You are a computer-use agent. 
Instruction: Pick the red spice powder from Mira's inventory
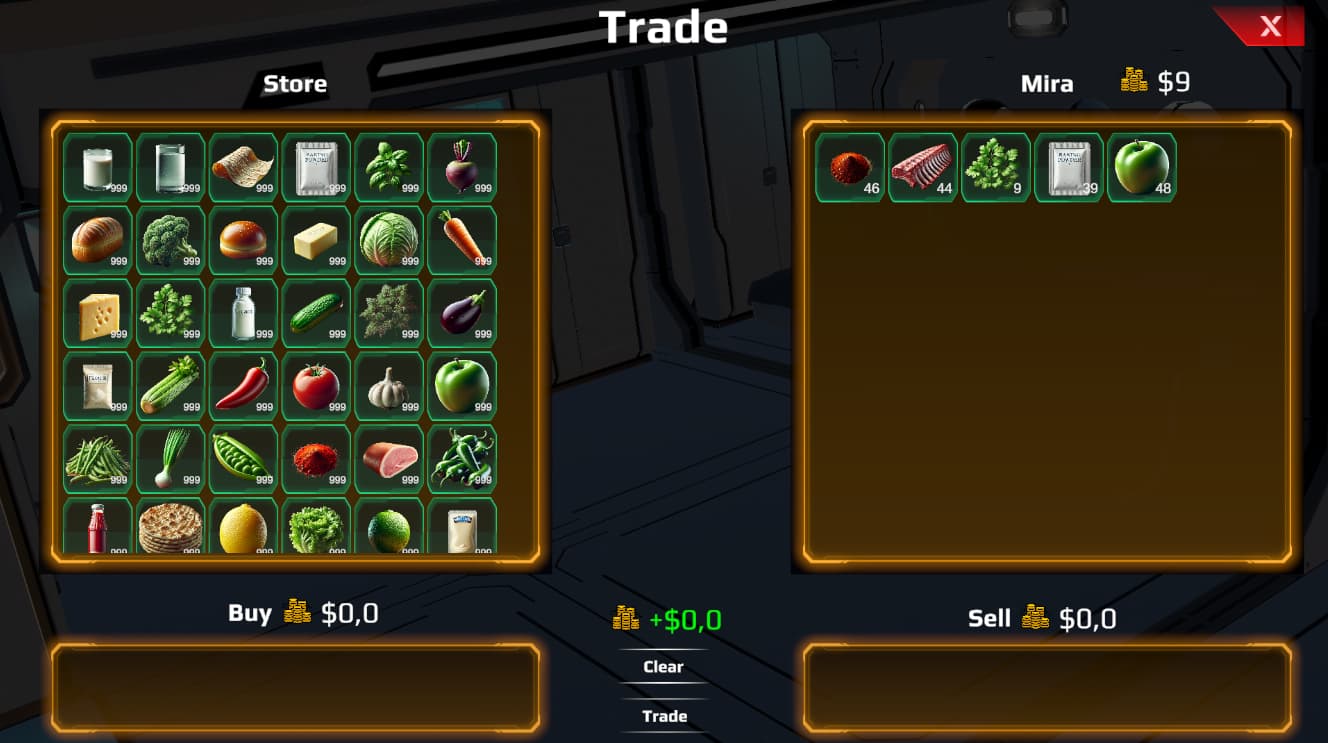click(x=850, y=168)
